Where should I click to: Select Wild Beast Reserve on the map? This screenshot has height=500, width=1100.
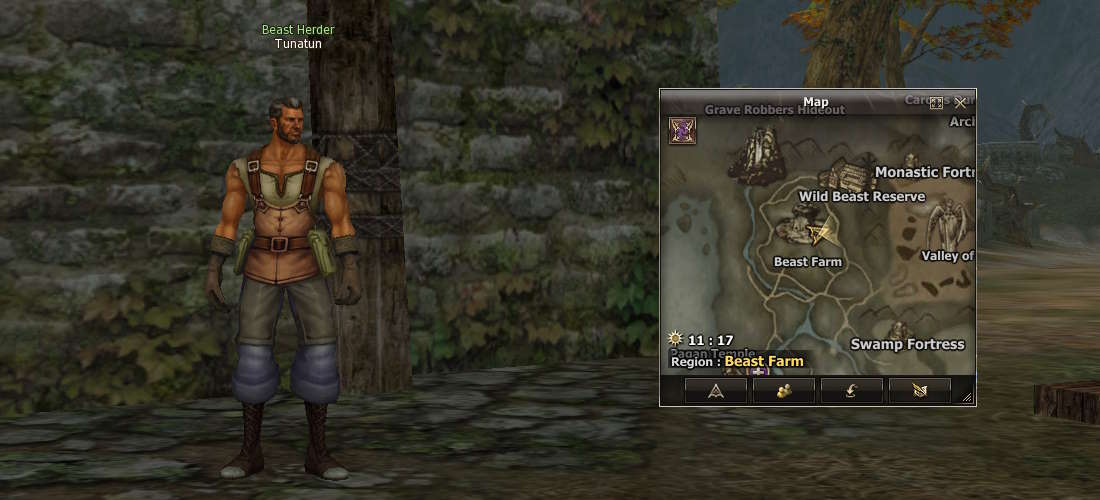point(861,197)
